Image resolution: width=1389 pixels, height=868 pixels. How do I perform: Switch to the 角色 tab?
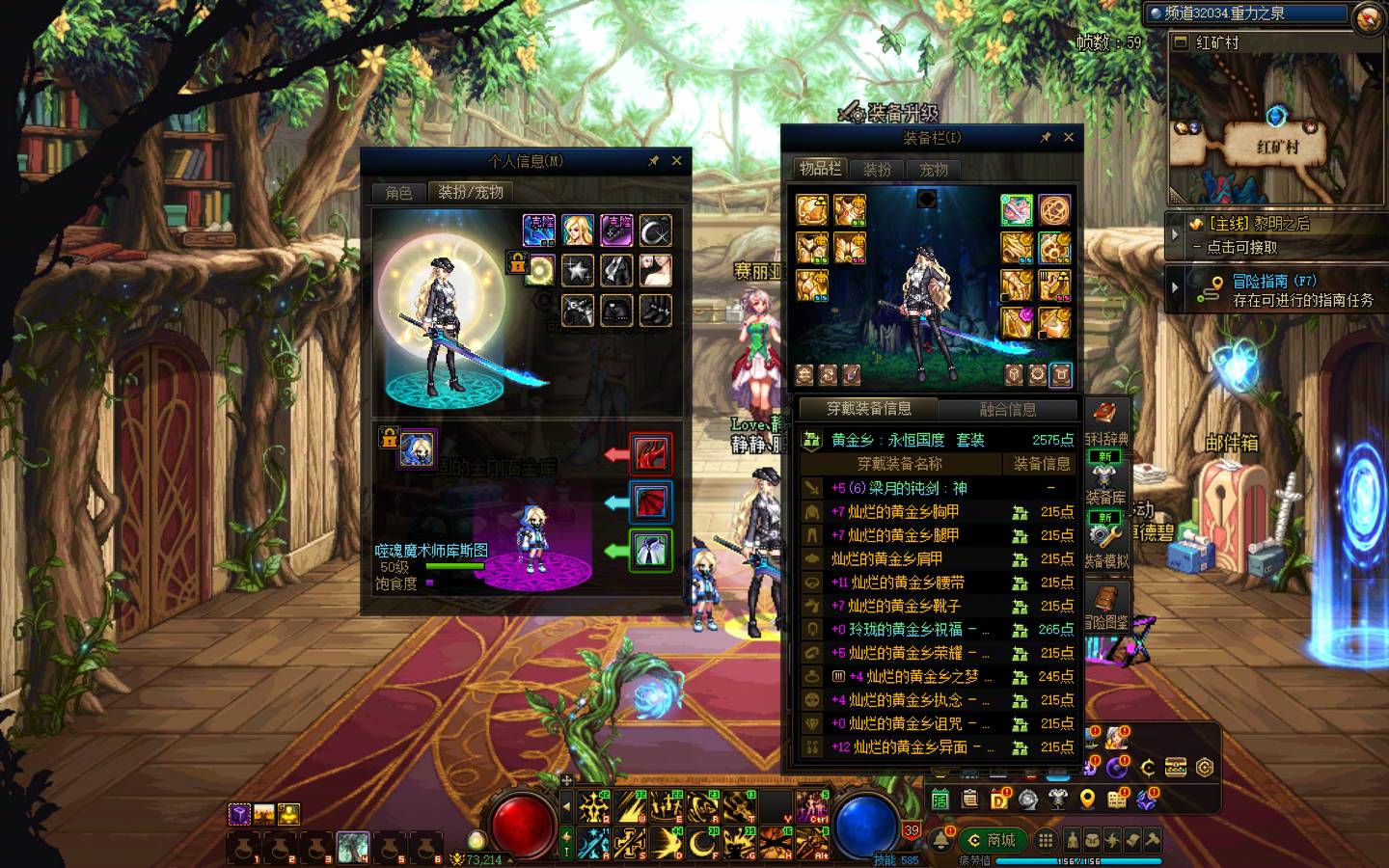398,193
